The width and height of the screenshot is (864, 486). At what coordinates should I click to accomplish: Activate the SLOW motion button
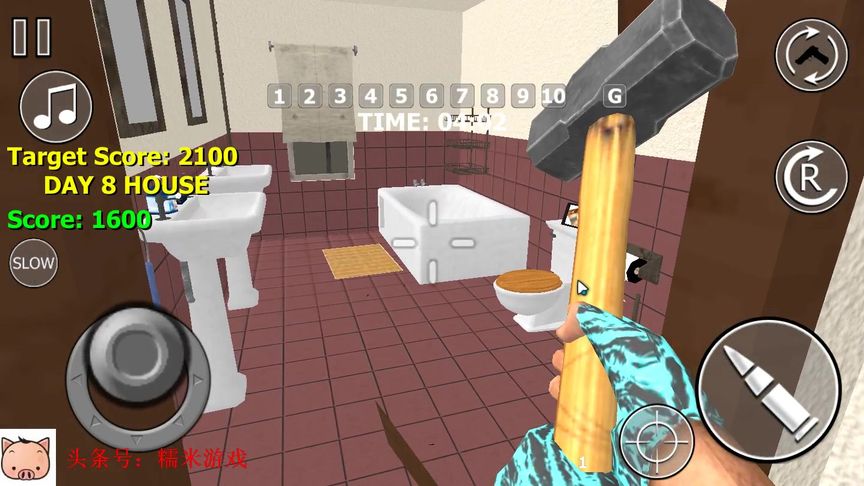pos(33,263)
